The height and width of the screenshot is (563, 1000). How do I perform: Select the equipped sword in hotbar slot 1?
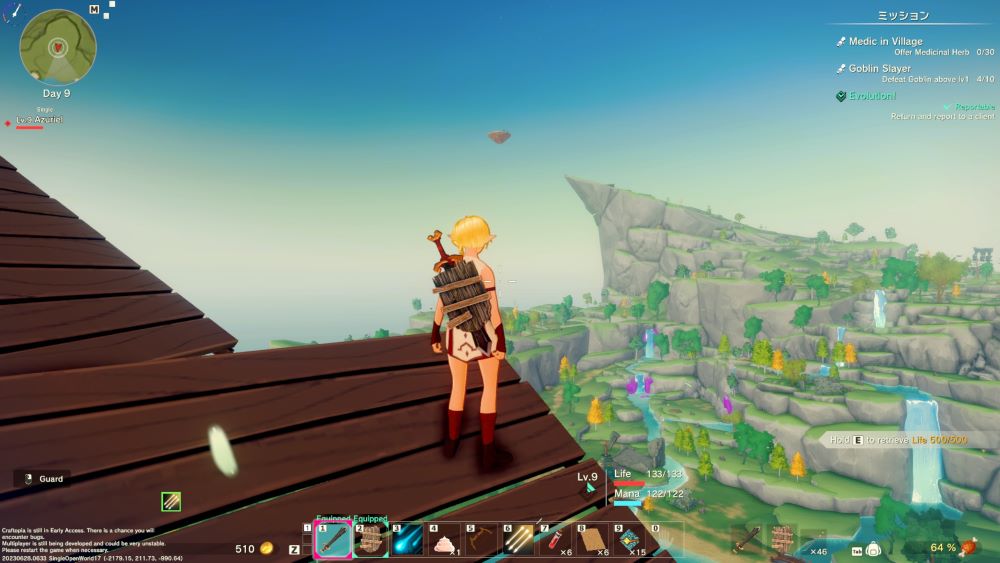[x=333, y=541]
